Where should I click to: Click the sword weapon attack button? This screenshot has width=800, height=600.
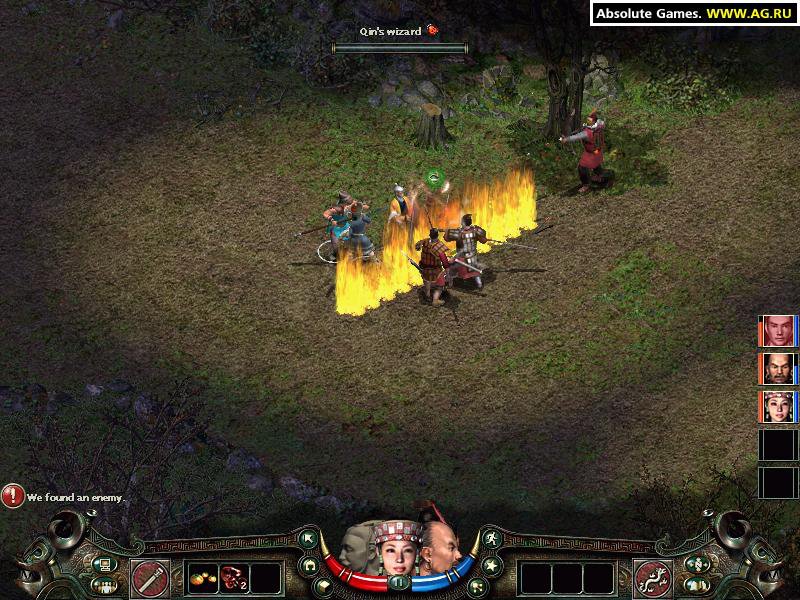click(150, 577)
